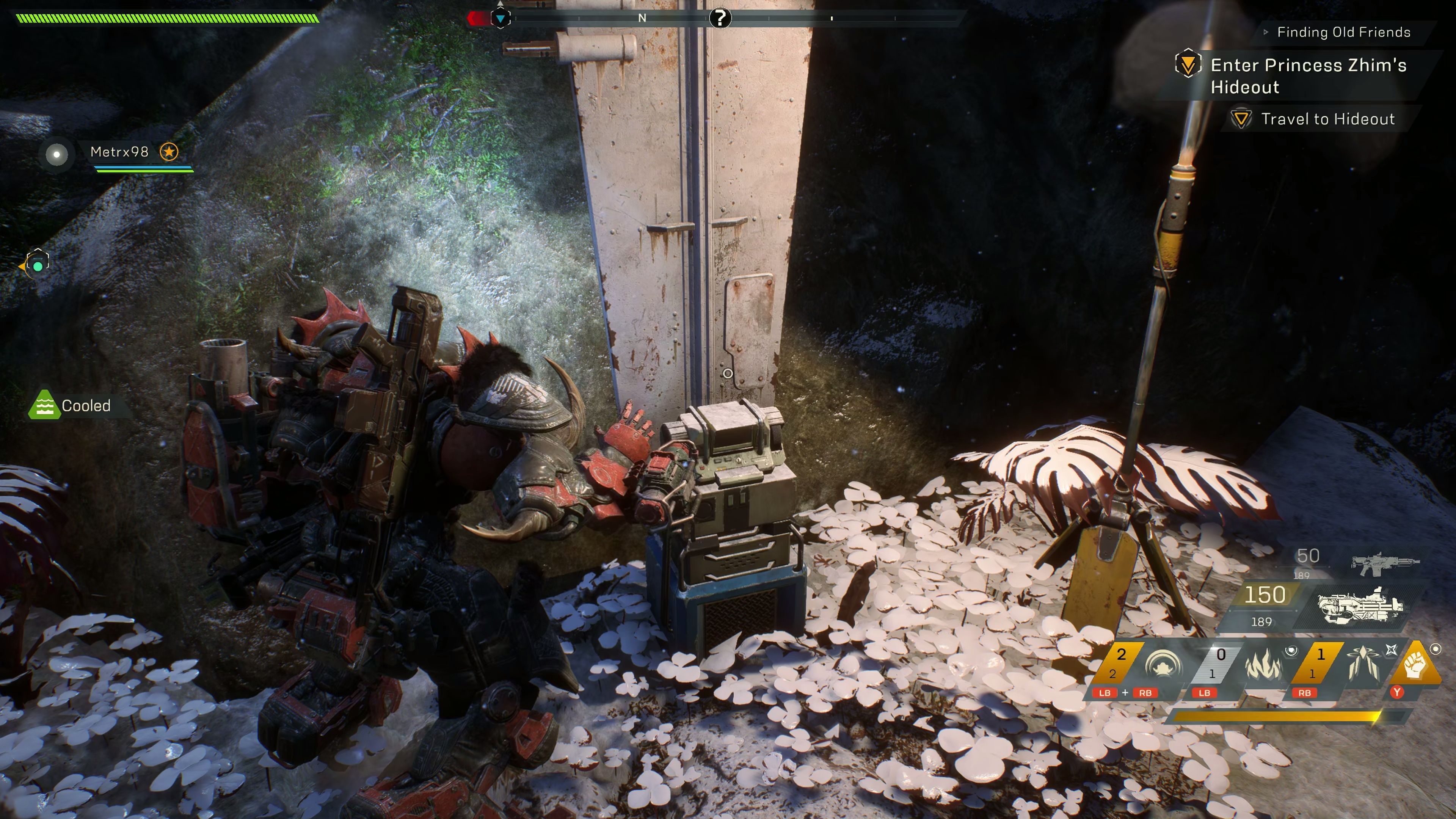Select the Enter Princess Zhim's Hideout objective
The height and width of the screenshot is (819, 1456).
click(x=1307, y=76)
